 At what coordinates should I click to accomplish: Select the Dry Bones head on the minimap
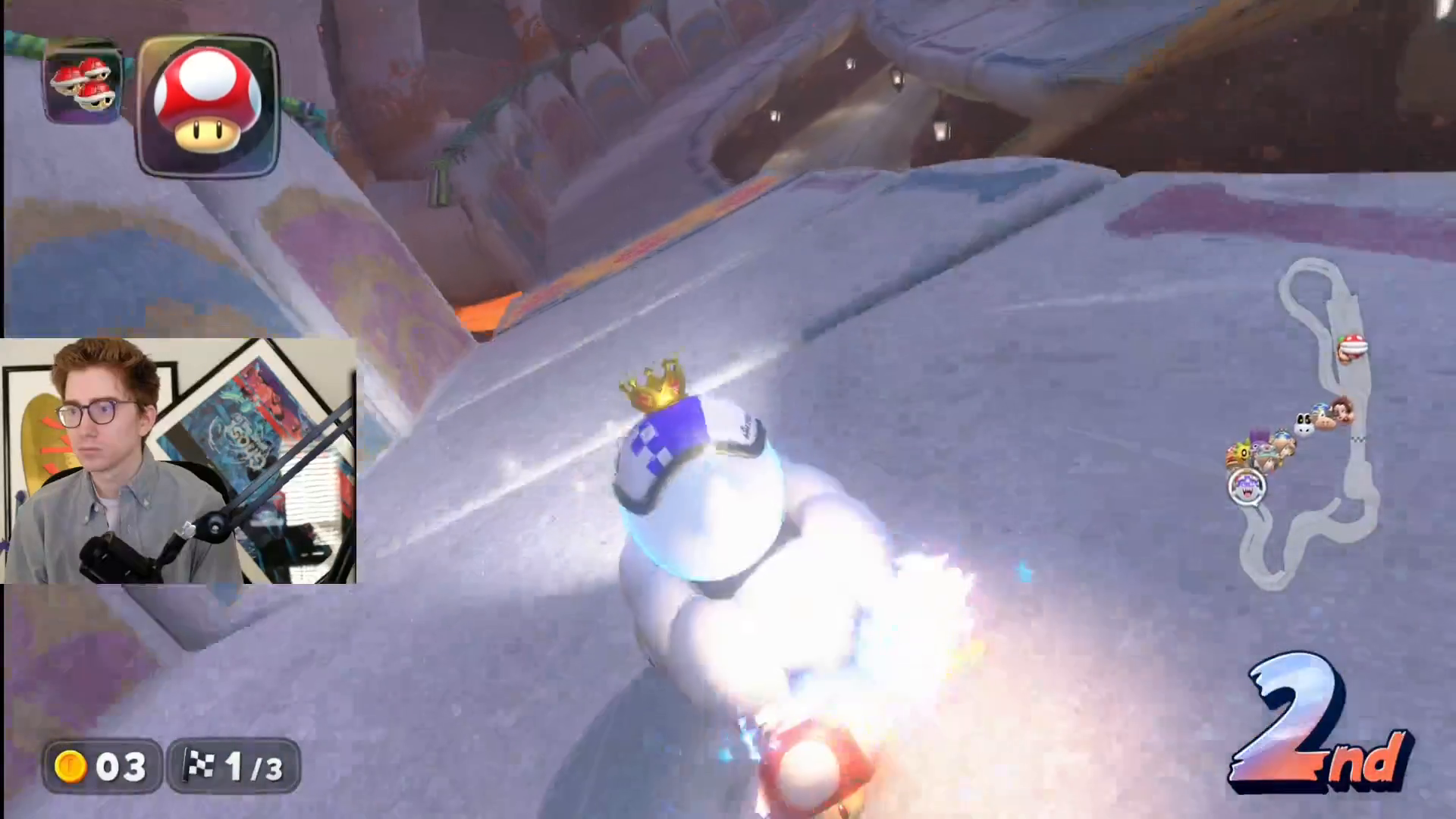click(1303, 422)
